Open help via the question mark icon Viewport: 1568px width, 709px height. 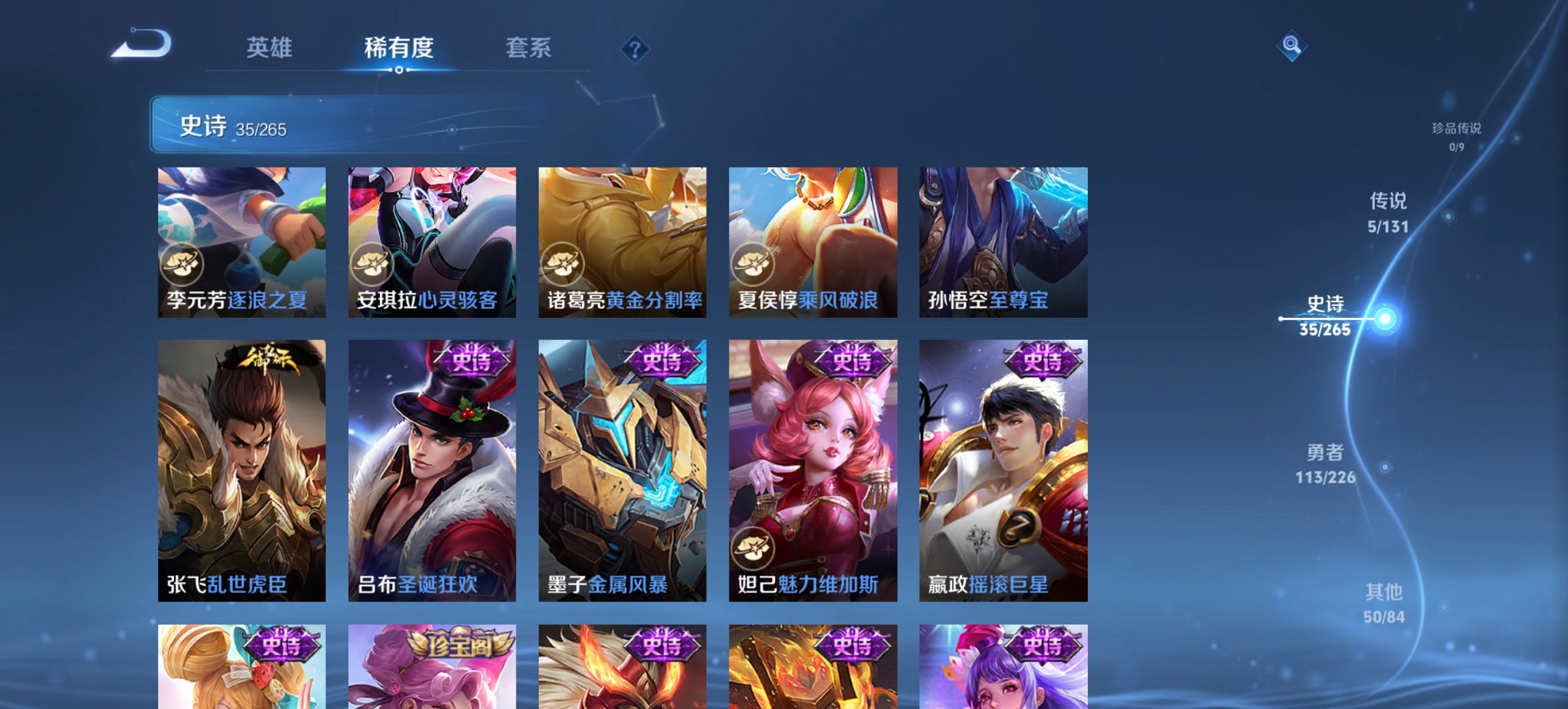click(634, 48)
